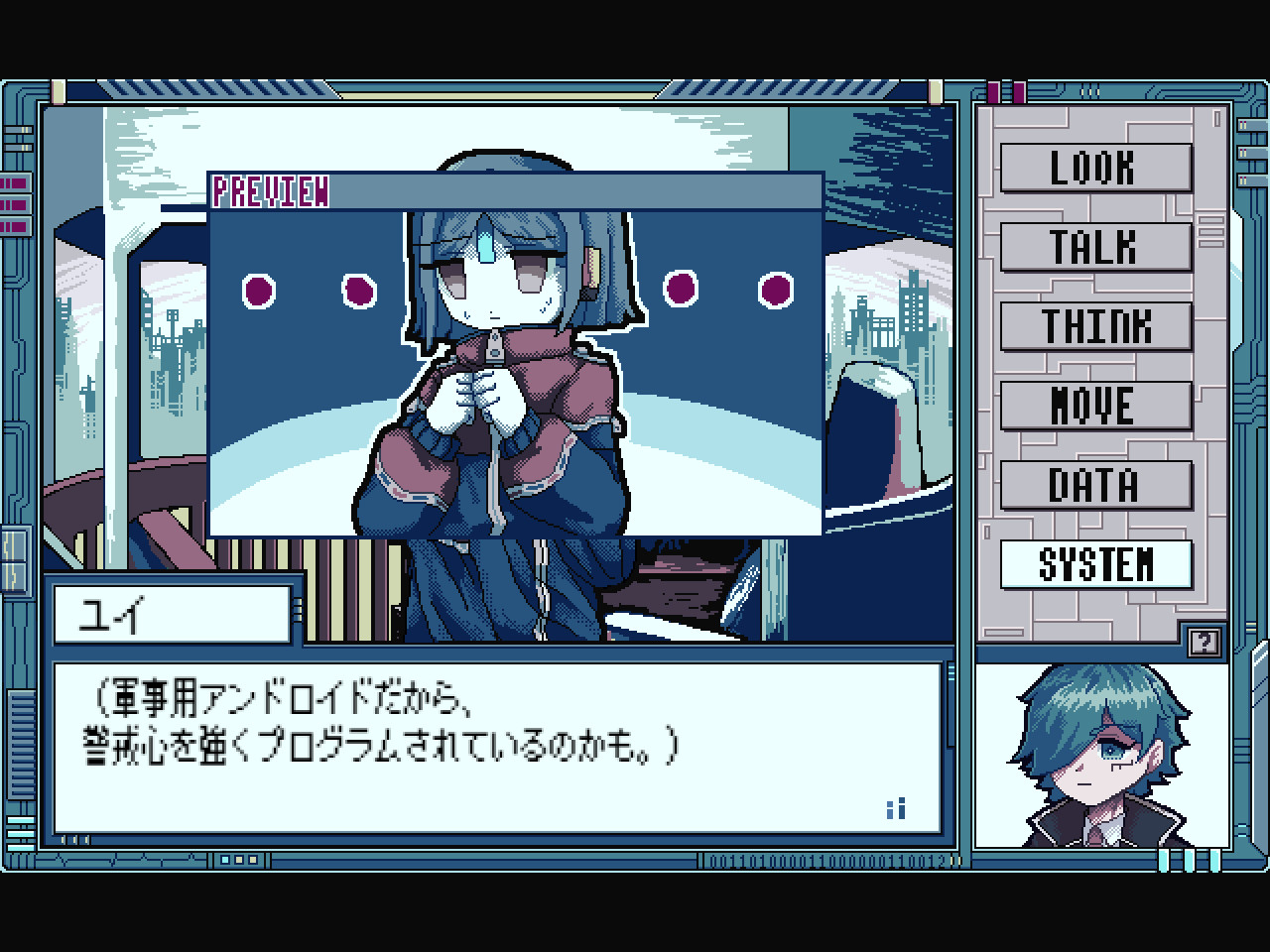Click the binary code strip on bottom frame
Screen dimensions: 1270x952
click(x=824, y=863)
